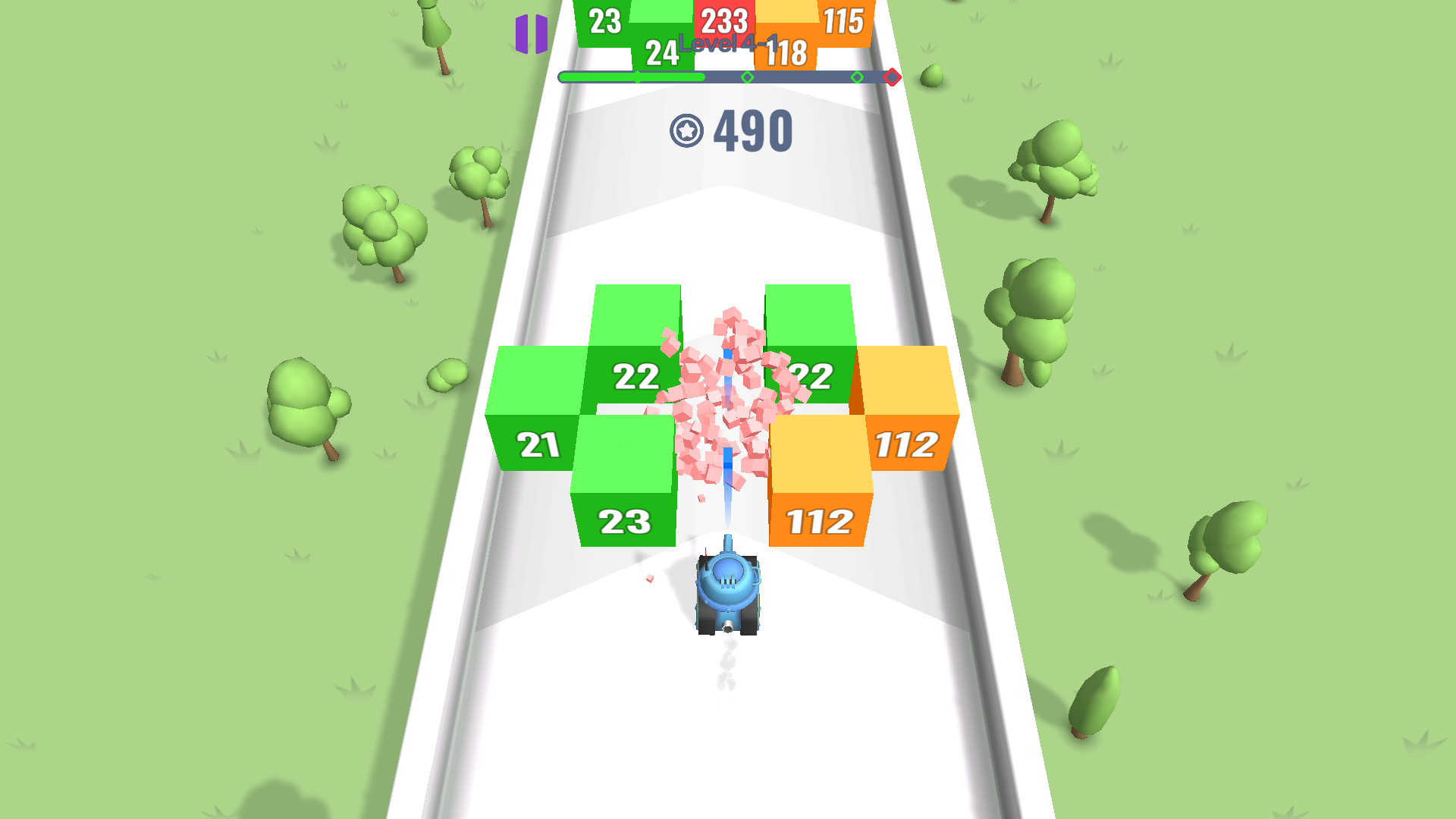Click the green 22 cube left of explosion

point(637,375)
